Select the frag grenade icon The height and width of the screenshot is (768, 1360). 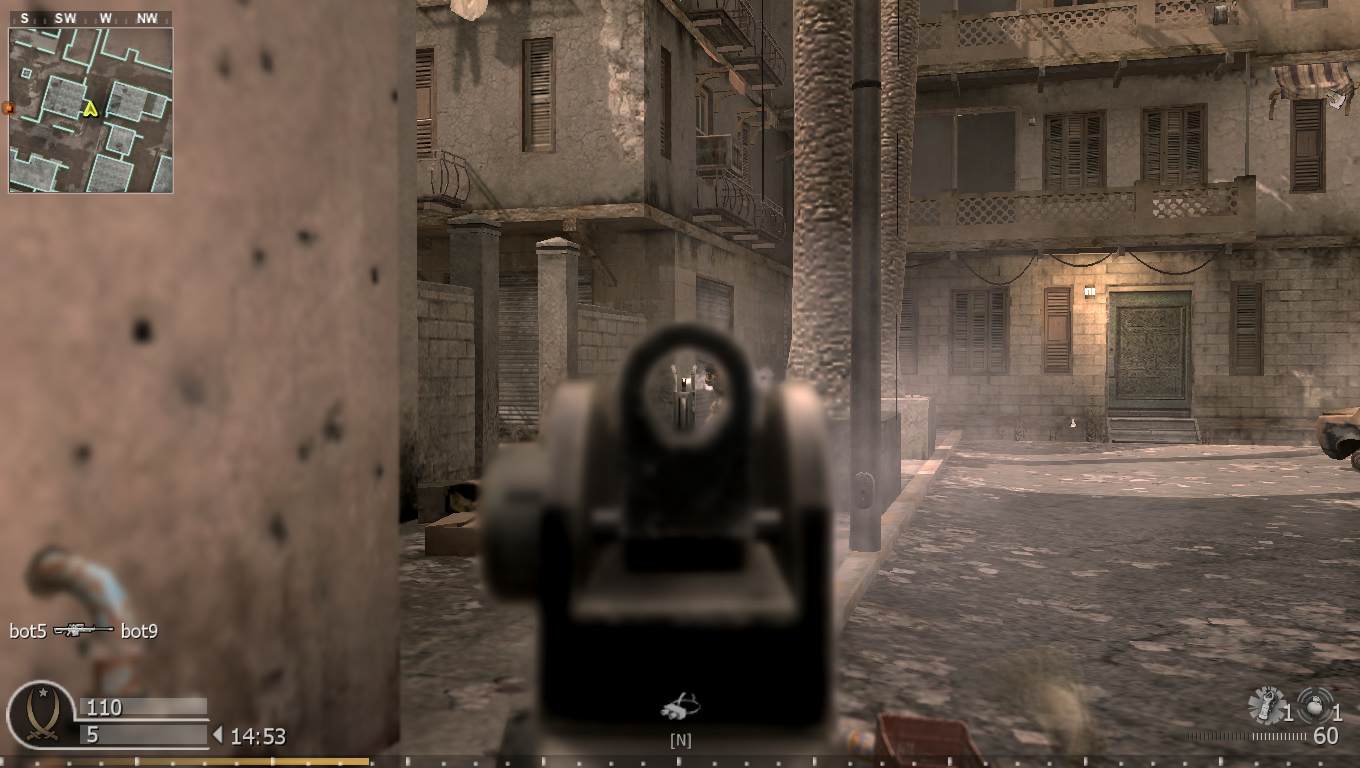click(1264, 703)
